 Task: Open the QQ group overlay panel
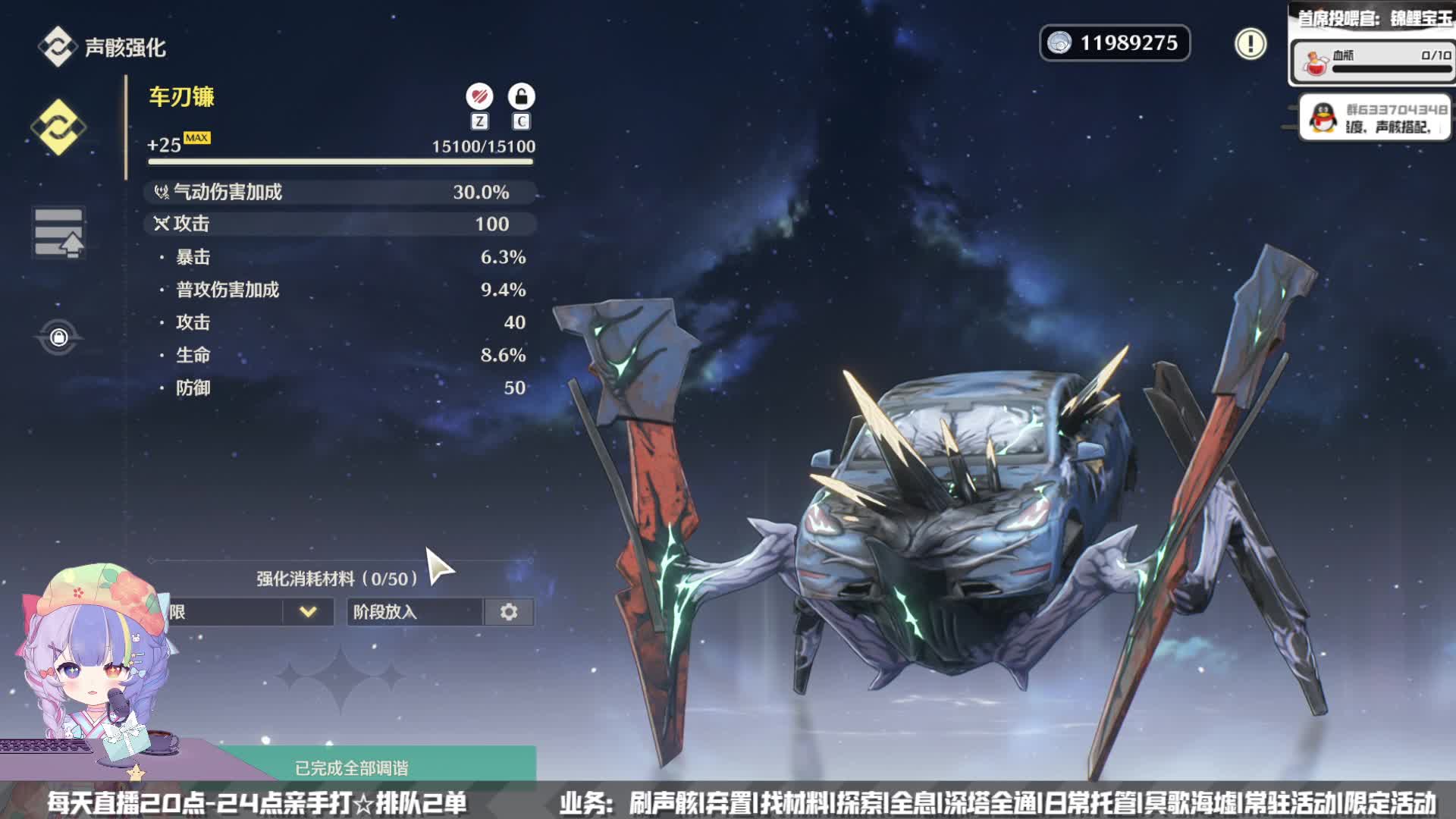click(x=1374, y=118)
